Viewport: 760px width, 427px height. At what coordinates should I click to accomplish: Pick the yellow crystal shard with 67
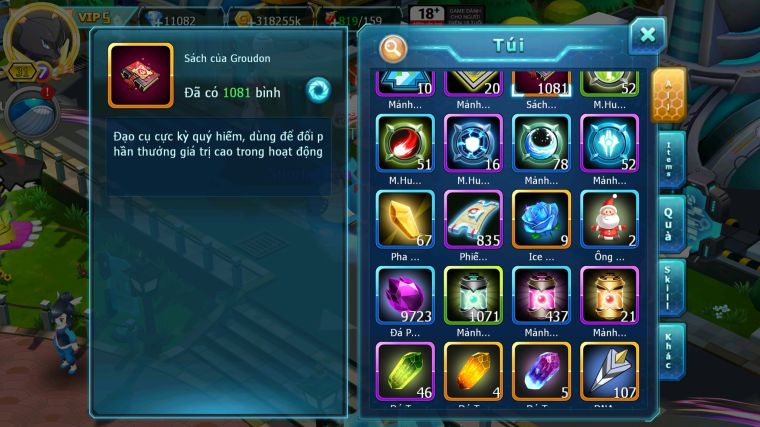click(x=405, y=219)
